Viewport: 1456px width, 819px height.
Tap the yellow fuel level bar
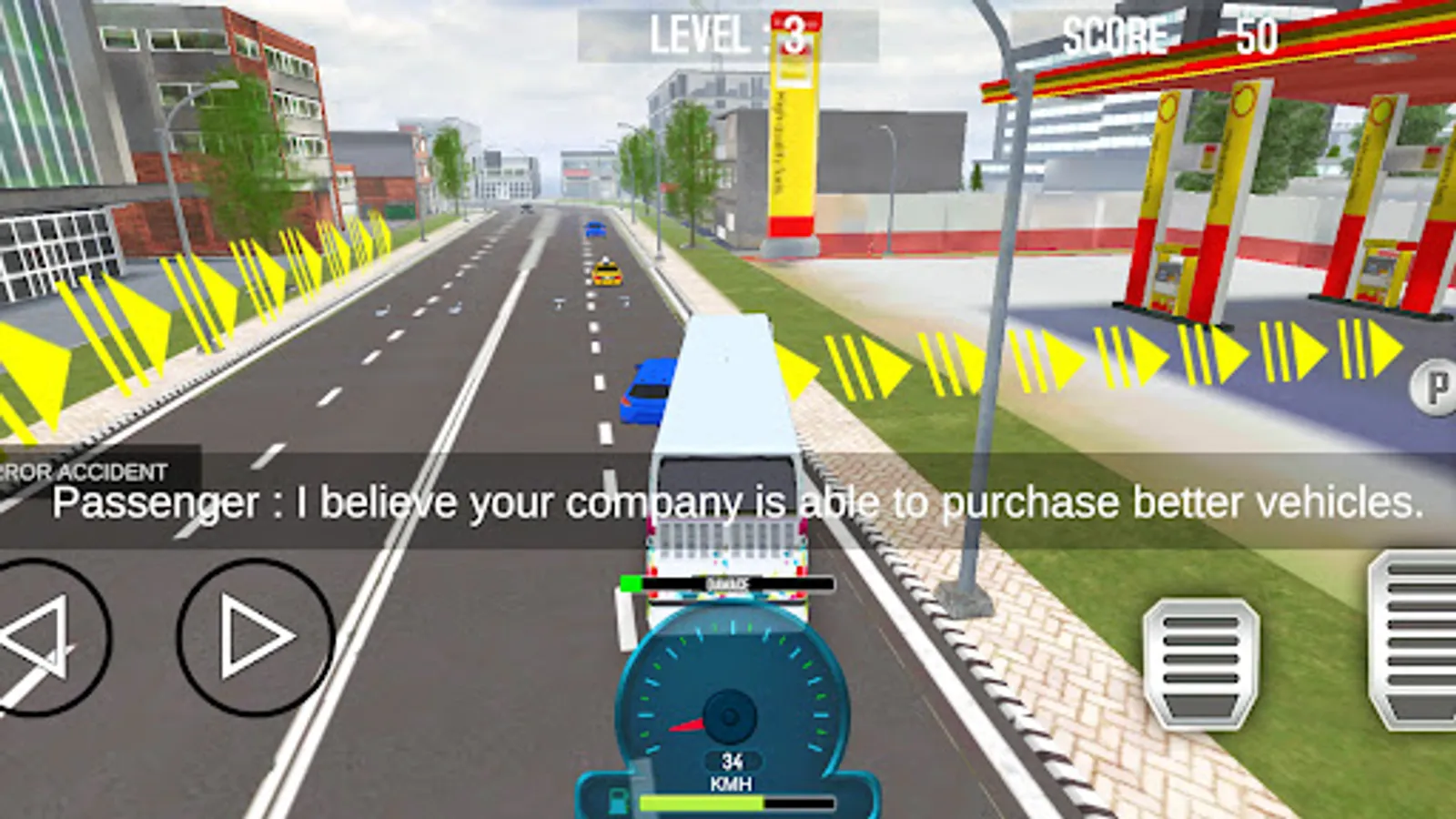[x=701, y=800]
